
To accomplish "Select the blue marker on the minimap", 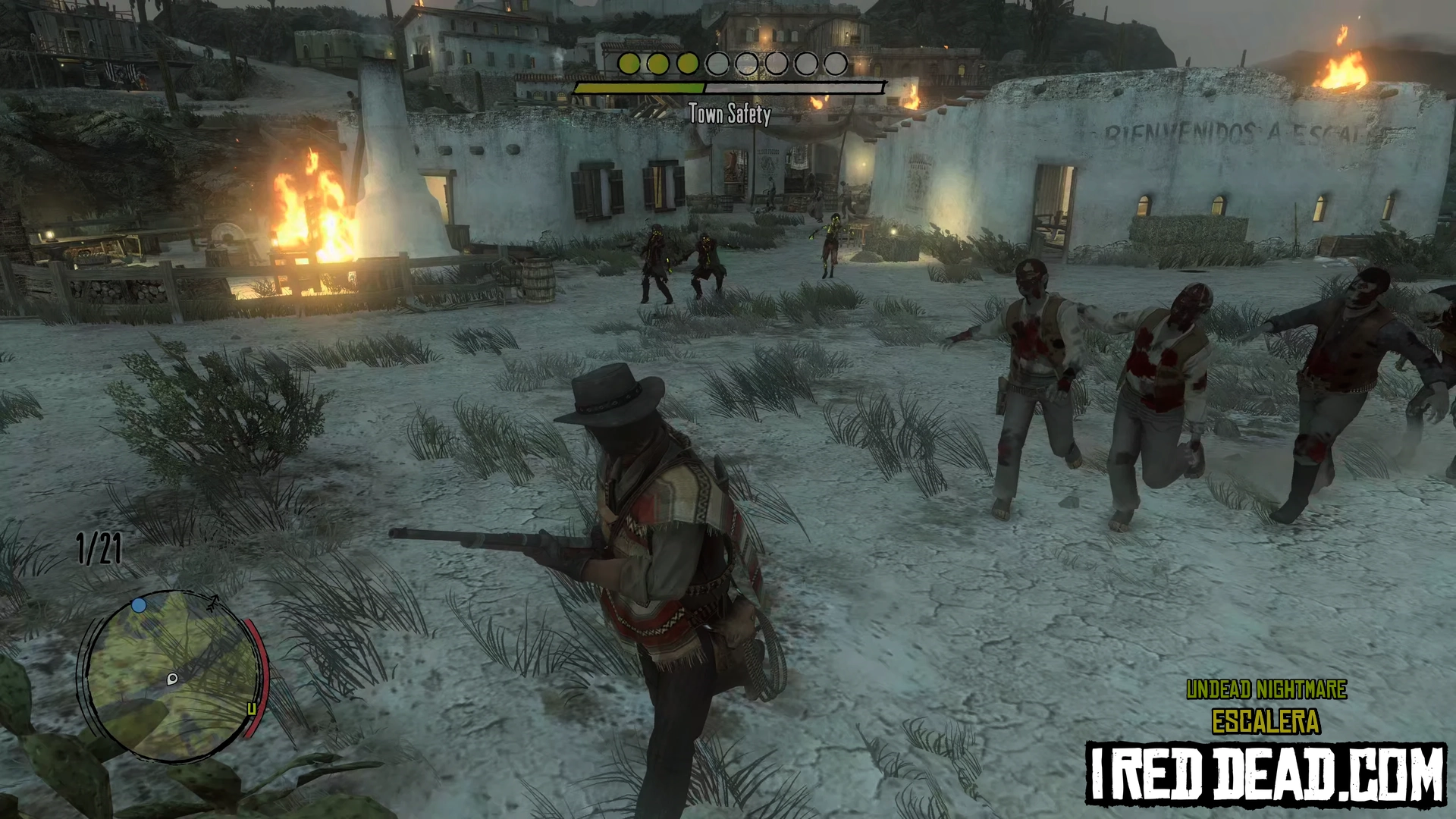I will [139, 605].
